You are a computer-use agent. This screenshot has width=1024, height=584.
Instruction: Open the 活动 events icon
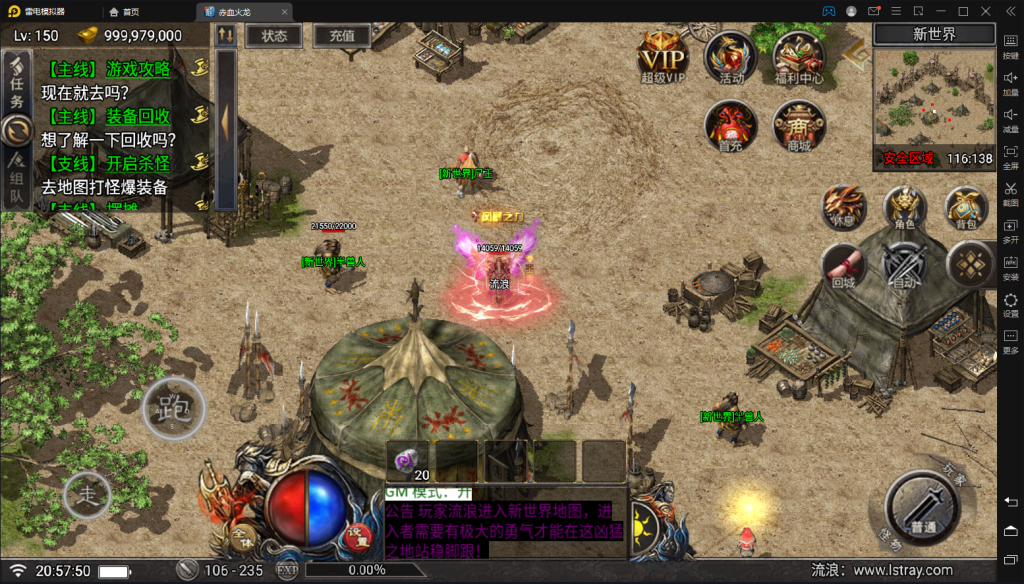point(729,56)
